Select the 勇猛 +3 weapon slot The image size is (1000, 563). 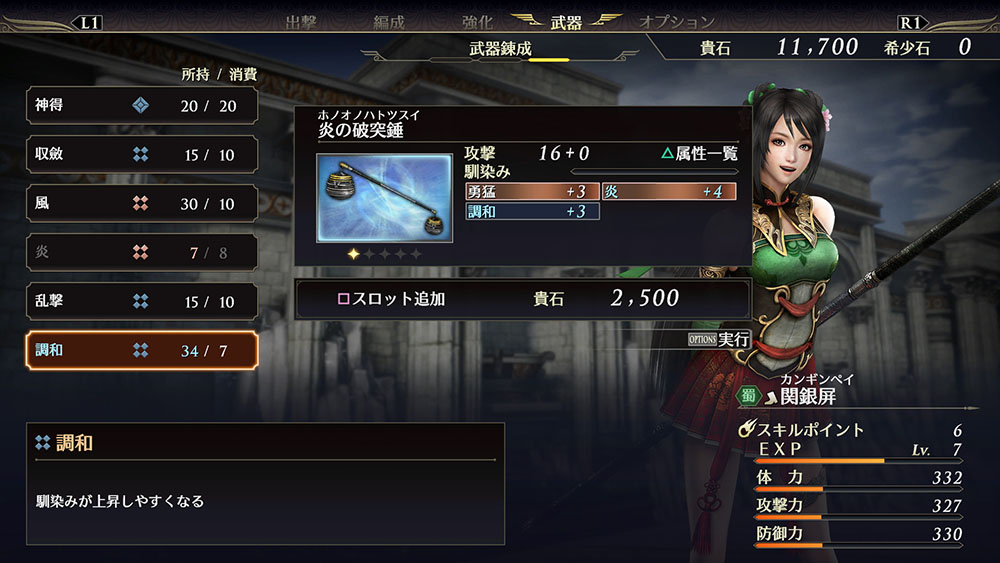click(532, 191)
